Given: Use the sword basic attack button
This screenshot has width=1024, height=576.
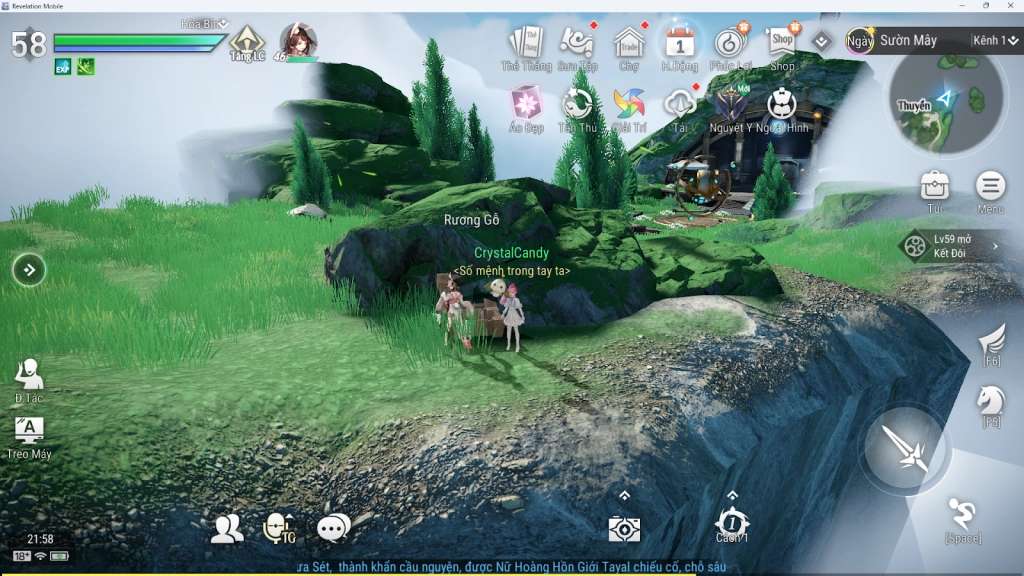Looking at the screenshot, I should click(905, 448).
